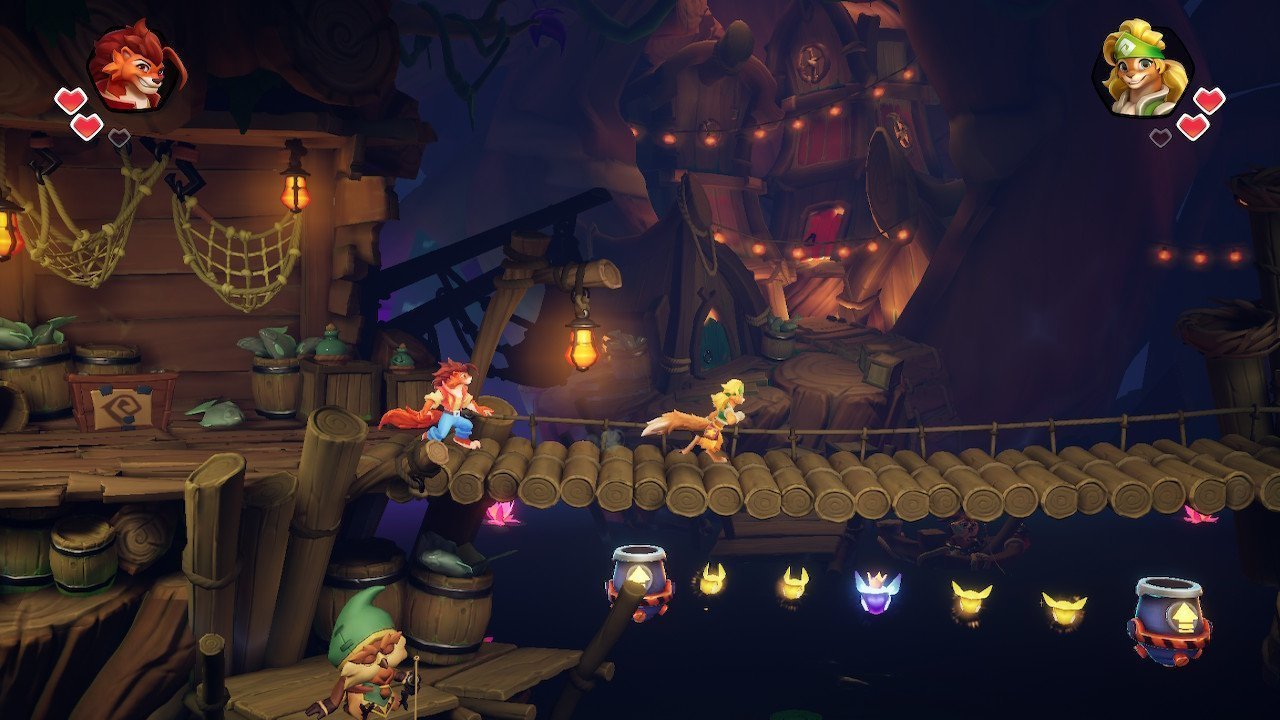Select the blonde character portrait with green headband
Image resolution: width=1280 pixels, height=720 pixels.
click(1141, 69)
